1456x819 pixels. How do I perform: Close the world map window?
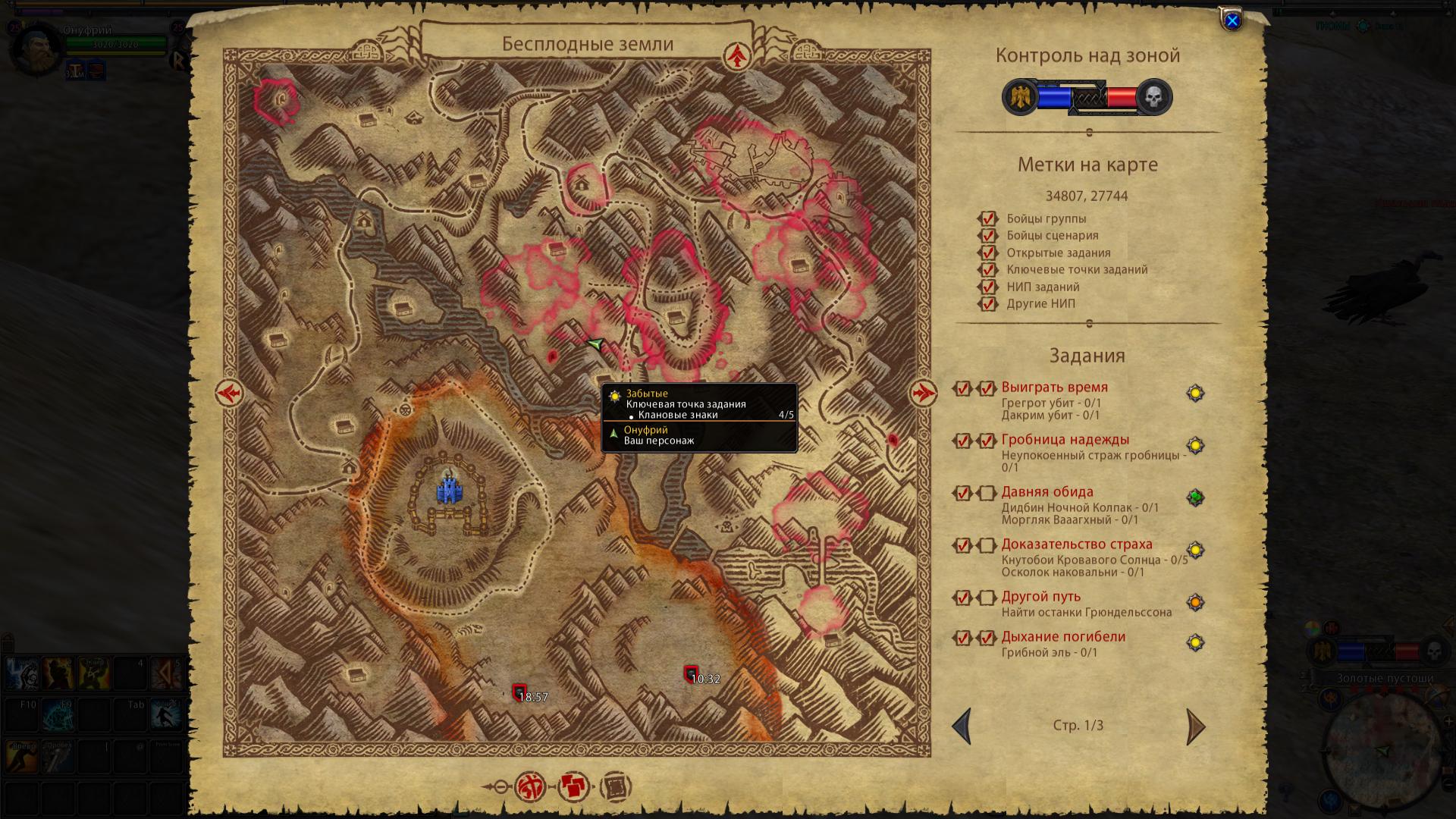[x=1232, y=21]
